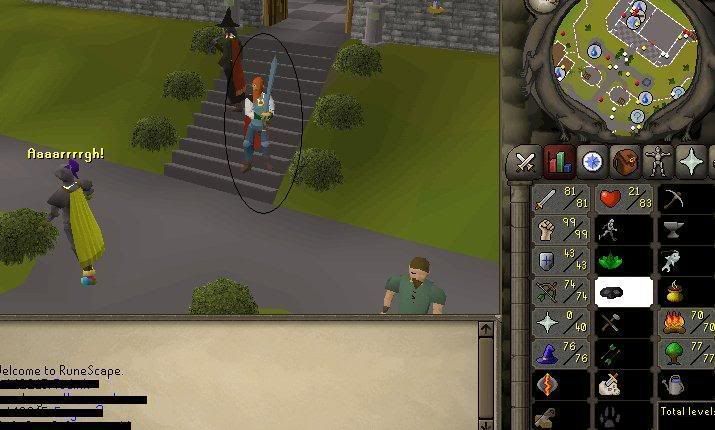Viewport: 715px width, 430px height.
Task: Switch to the Skills tab
Action: (559, 161)
